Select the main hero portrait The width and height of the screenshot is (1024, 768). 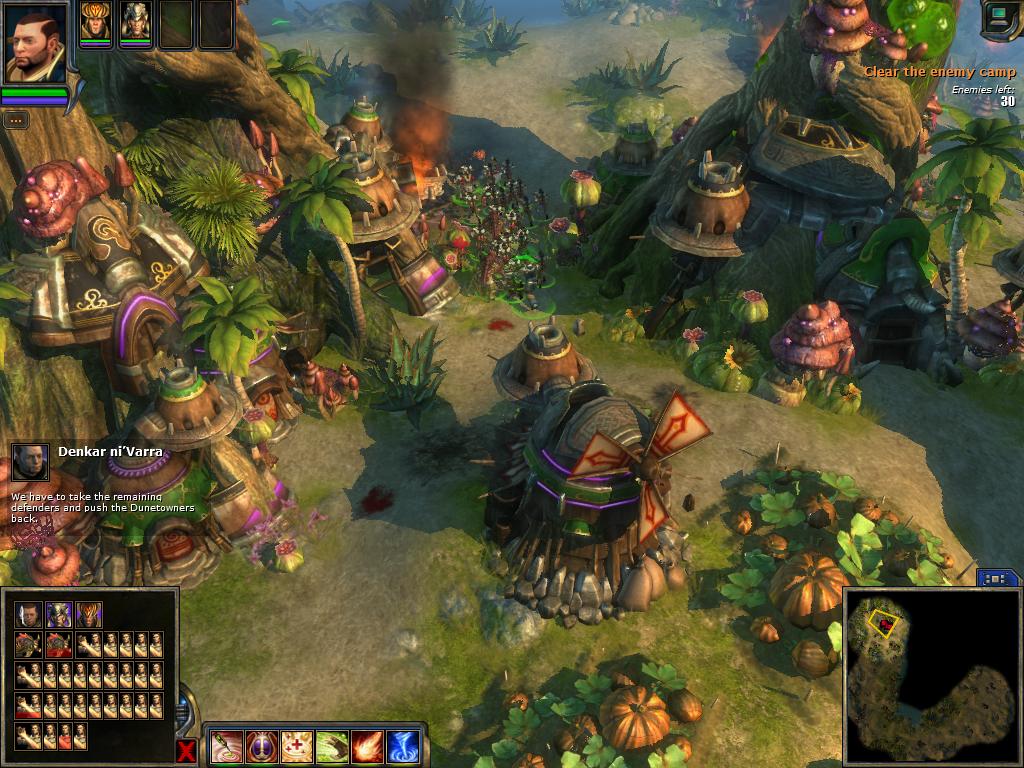pyautogui.click(x=35, y=43)
